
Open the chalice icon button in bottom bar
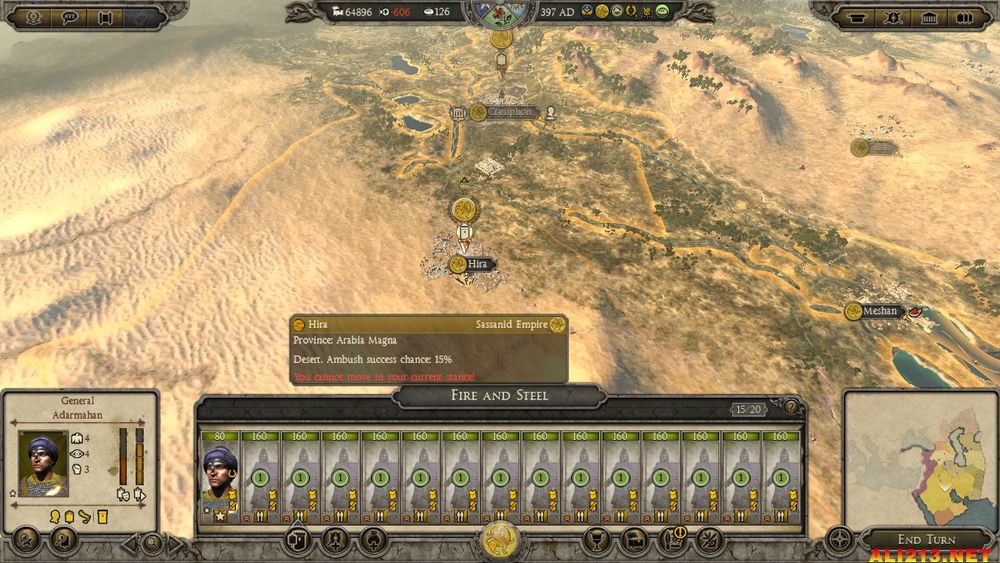point(599,541)
